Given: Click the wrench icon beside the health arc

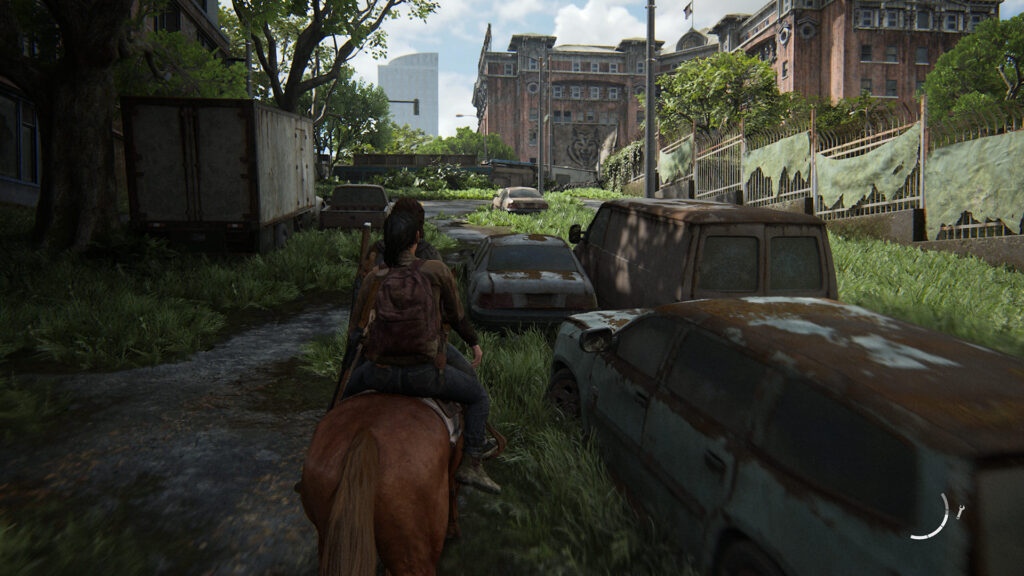Looking at the screenshot, I should (x=961, y=512).
